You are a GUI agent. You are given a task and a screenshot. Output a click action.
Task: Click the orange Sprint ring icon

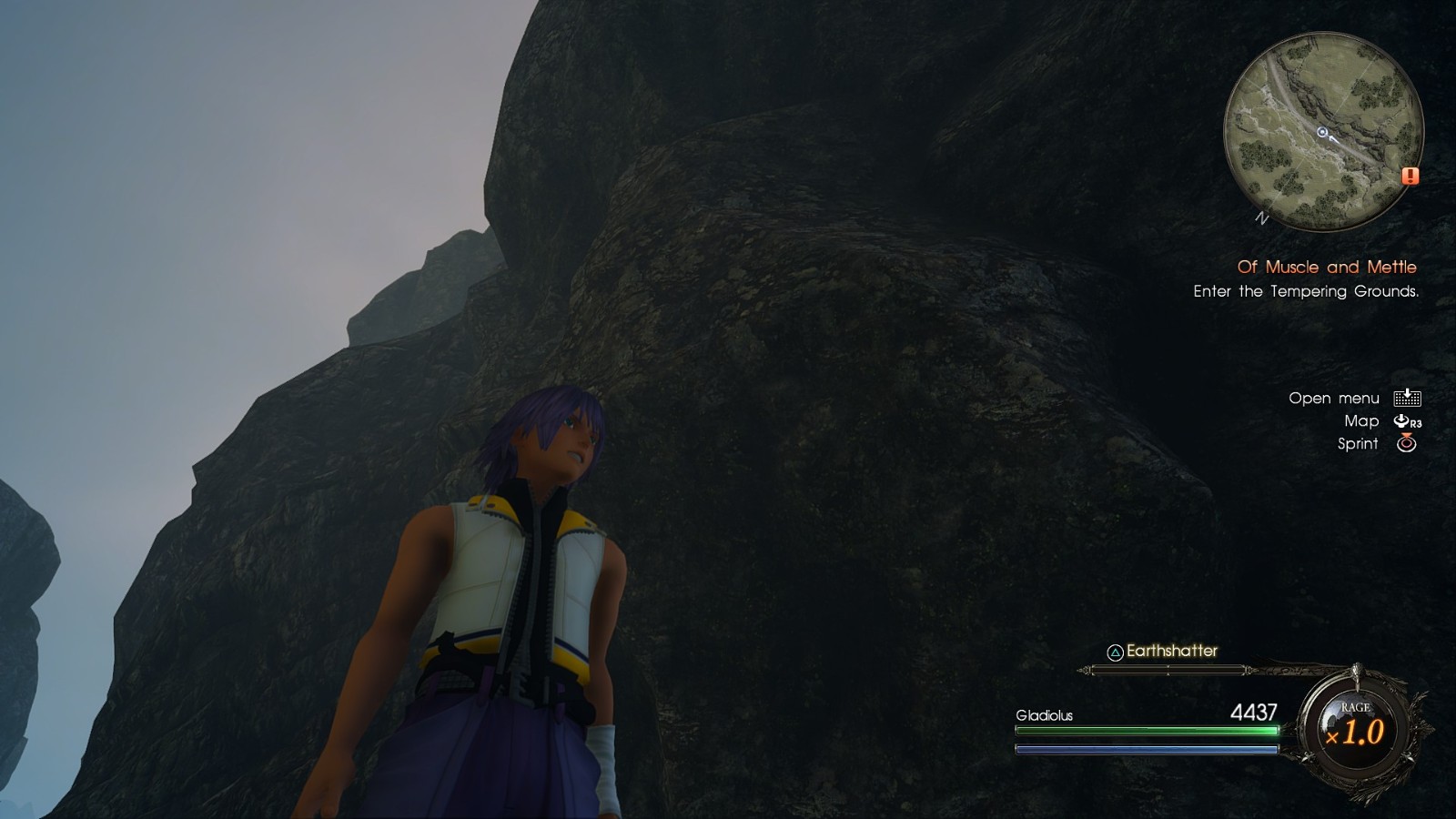(1407, 444)
